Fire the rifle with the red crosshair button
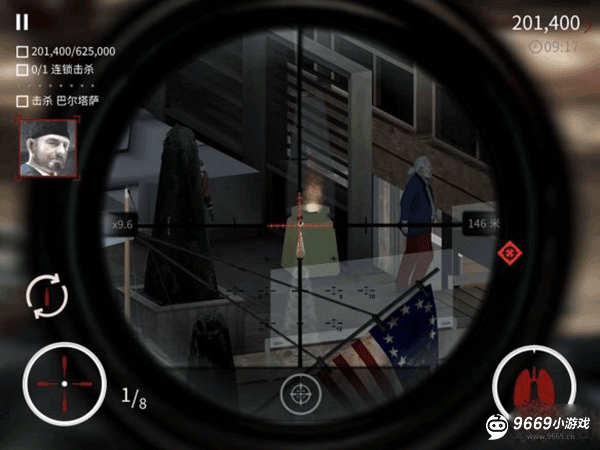 tap(64, 383)
